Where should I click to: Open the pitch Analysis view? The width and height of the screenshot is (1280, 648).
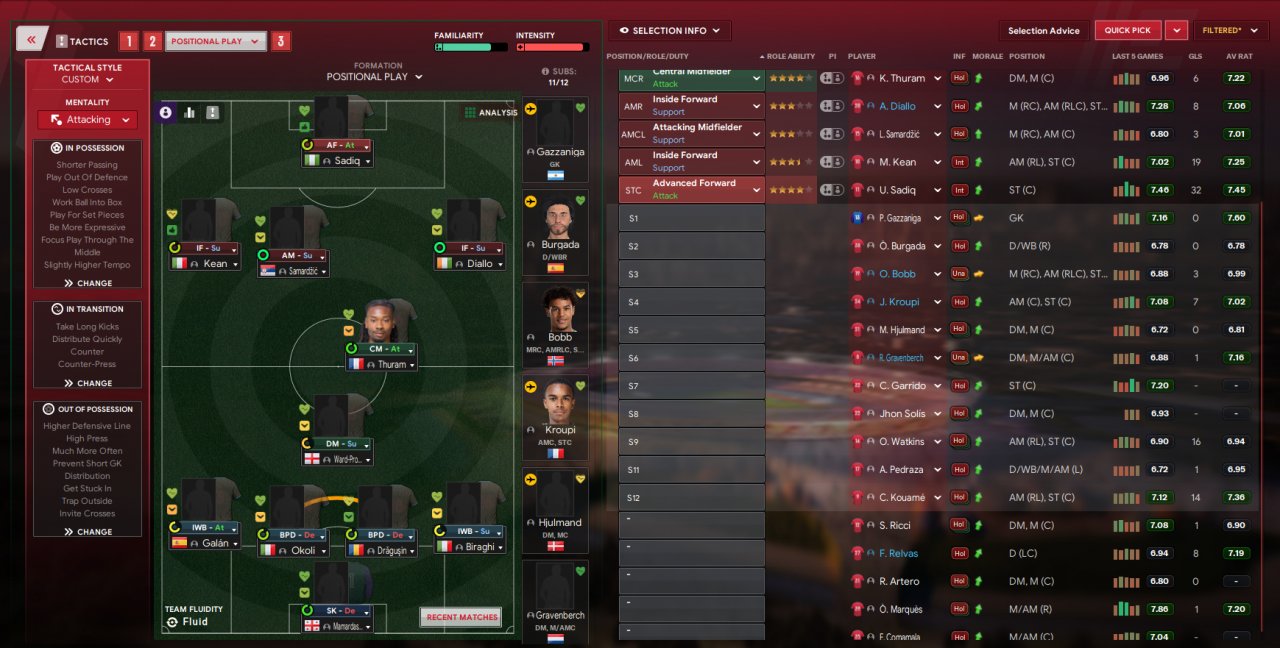point(490,113)
